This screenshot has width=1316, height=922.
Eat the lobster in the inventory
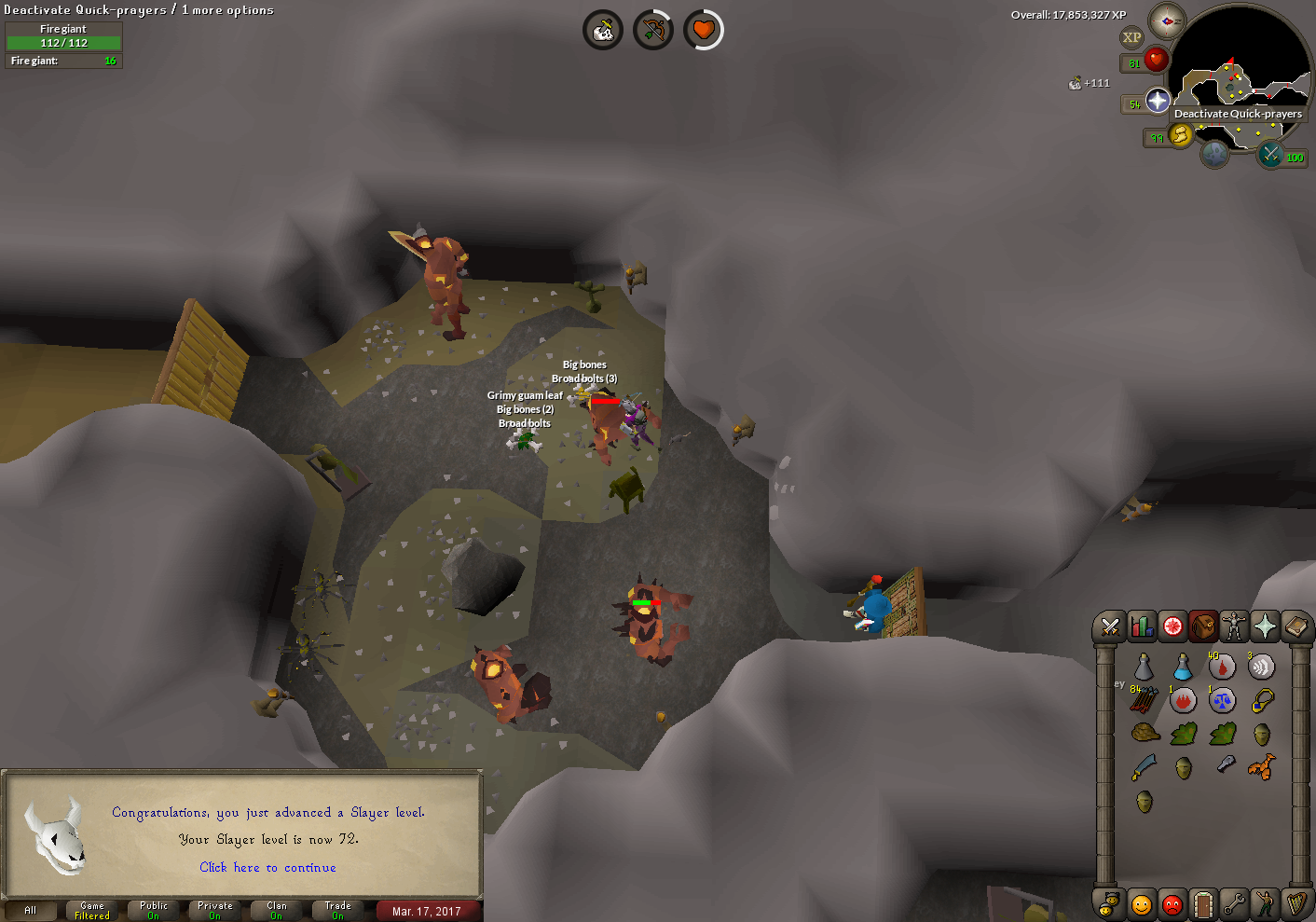point(1260,768)
